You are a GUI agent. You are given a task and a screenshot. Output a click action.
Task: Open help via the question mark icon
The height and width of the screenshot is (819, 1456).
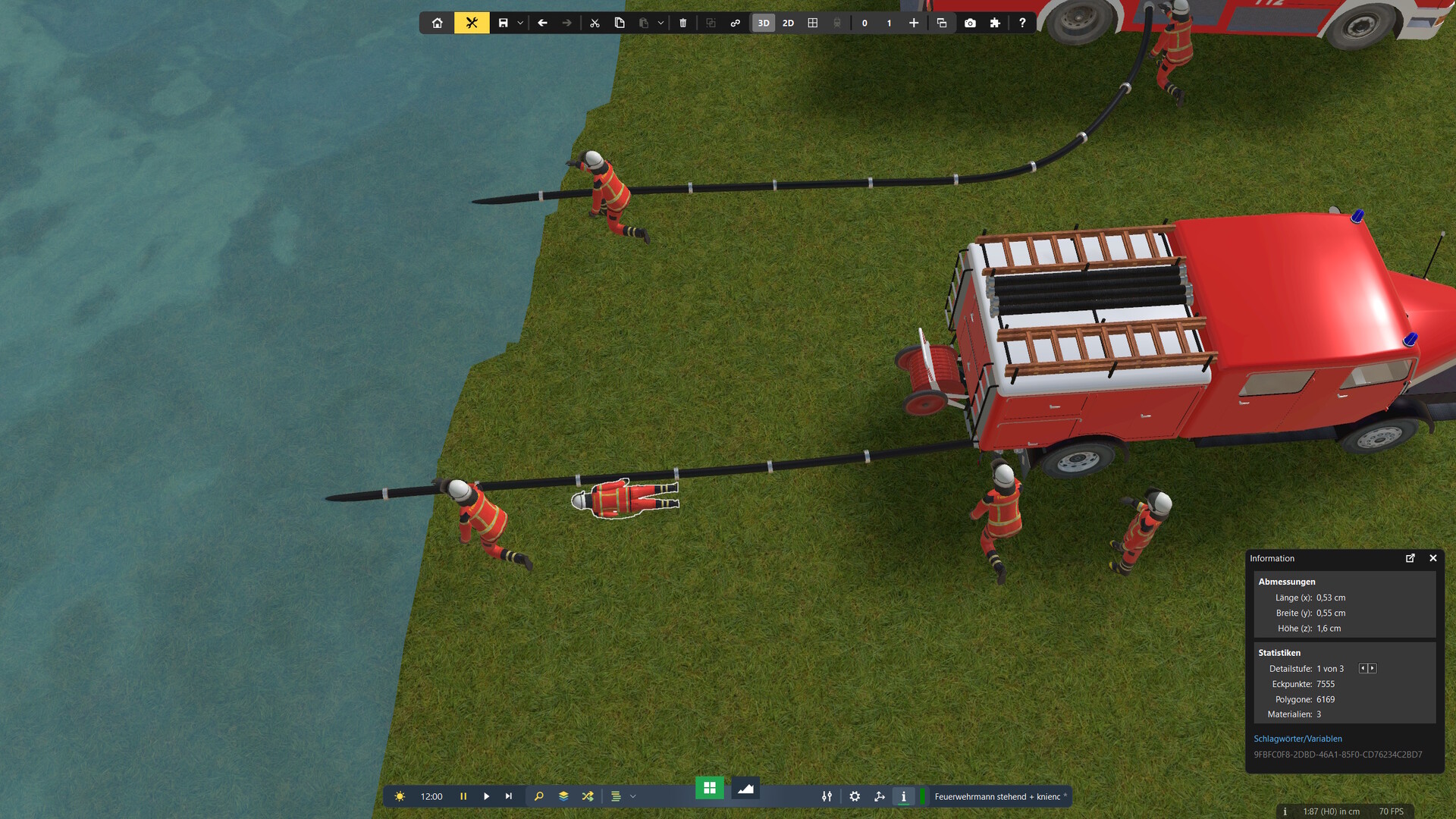[x=1022, y=23]
